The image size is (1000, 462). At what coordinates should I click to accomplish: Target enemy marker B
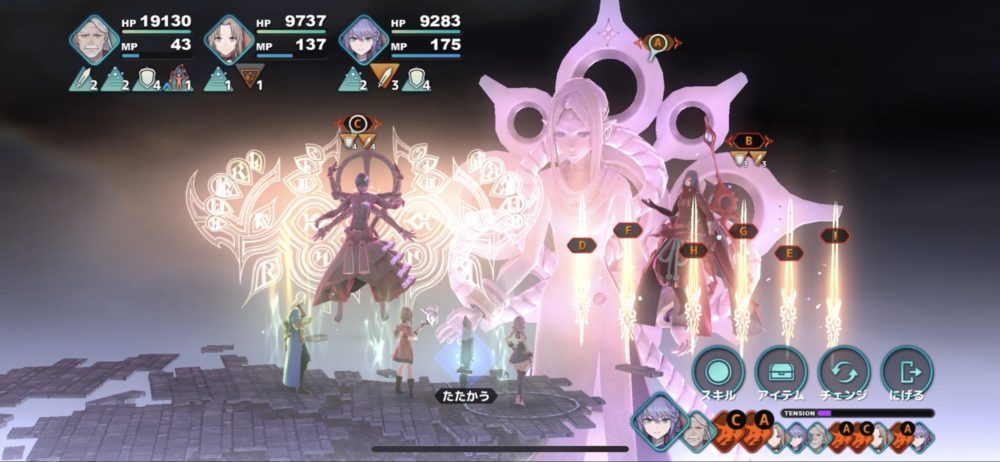click(746, 141)
